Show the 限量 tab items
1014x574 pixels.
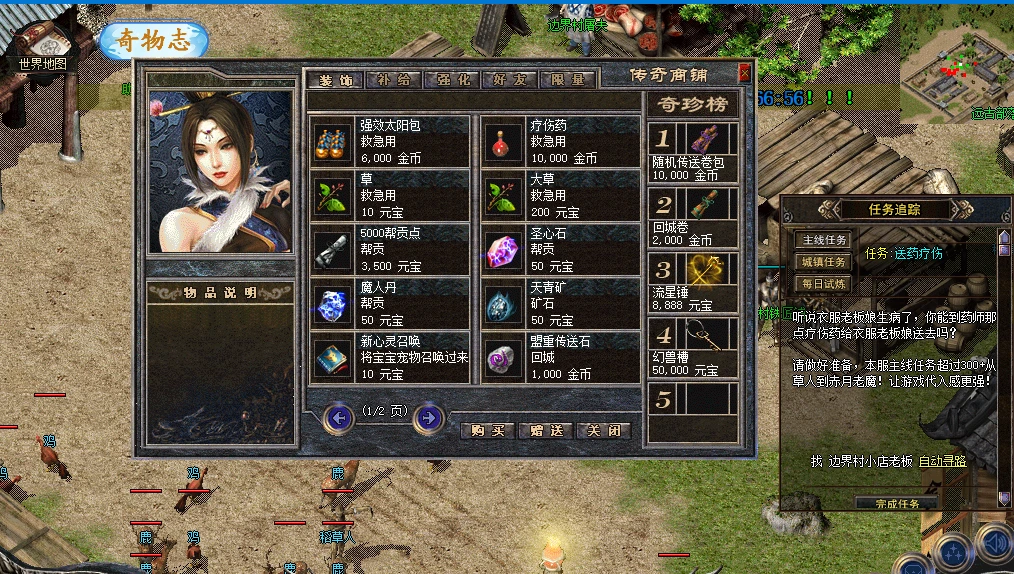[568, 80]
